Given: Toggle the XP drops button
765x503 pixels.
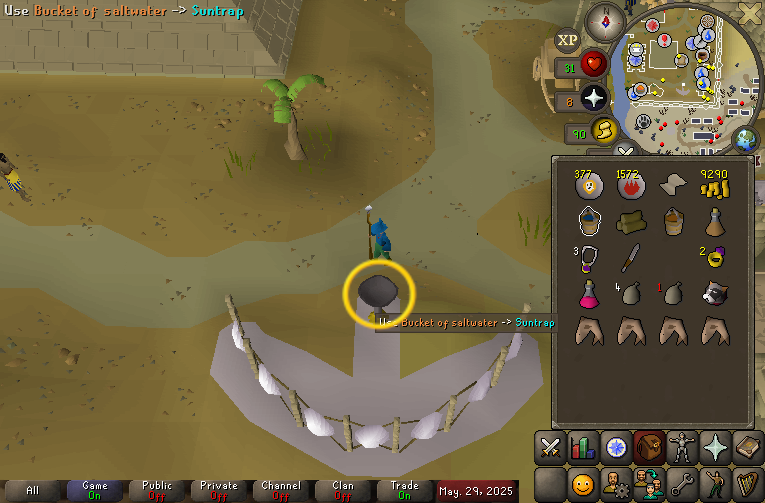Looking at the screenshot, I should 567,40.
